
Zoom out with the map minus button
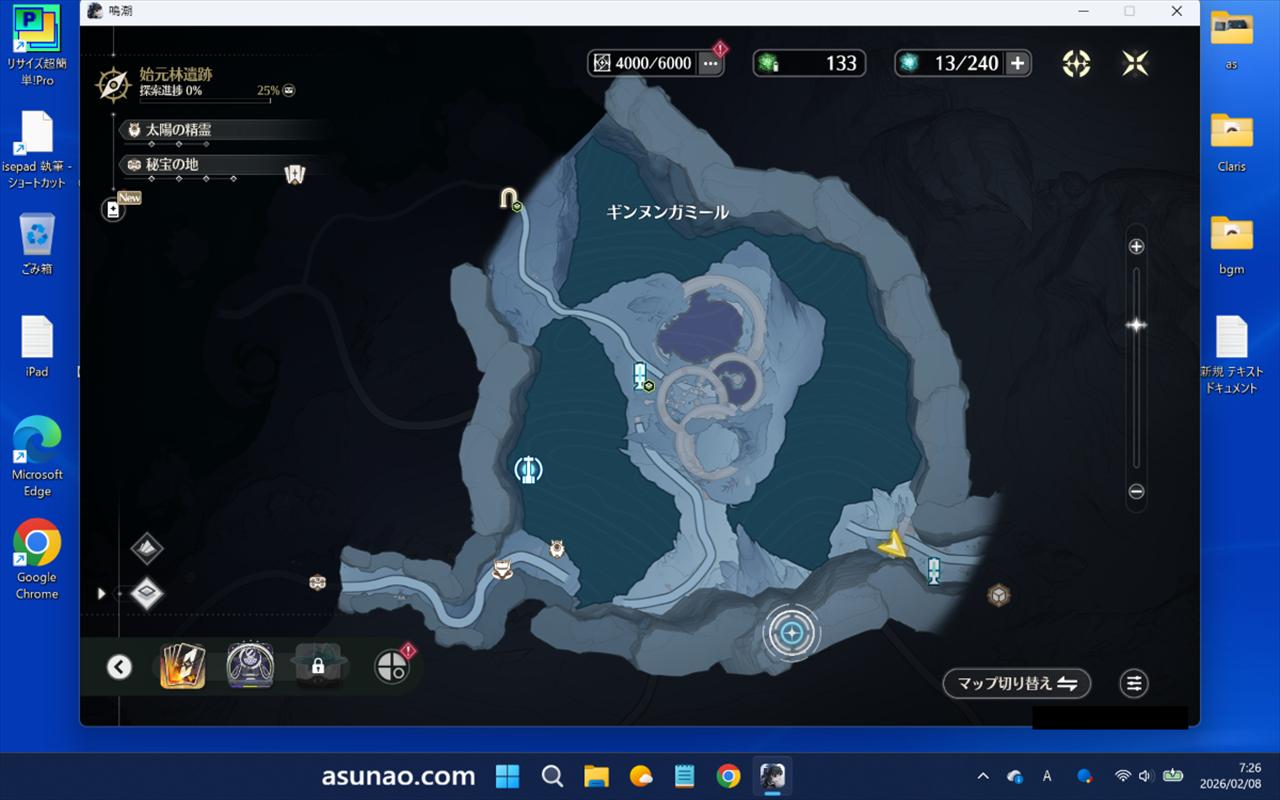tap(1136, 491)
